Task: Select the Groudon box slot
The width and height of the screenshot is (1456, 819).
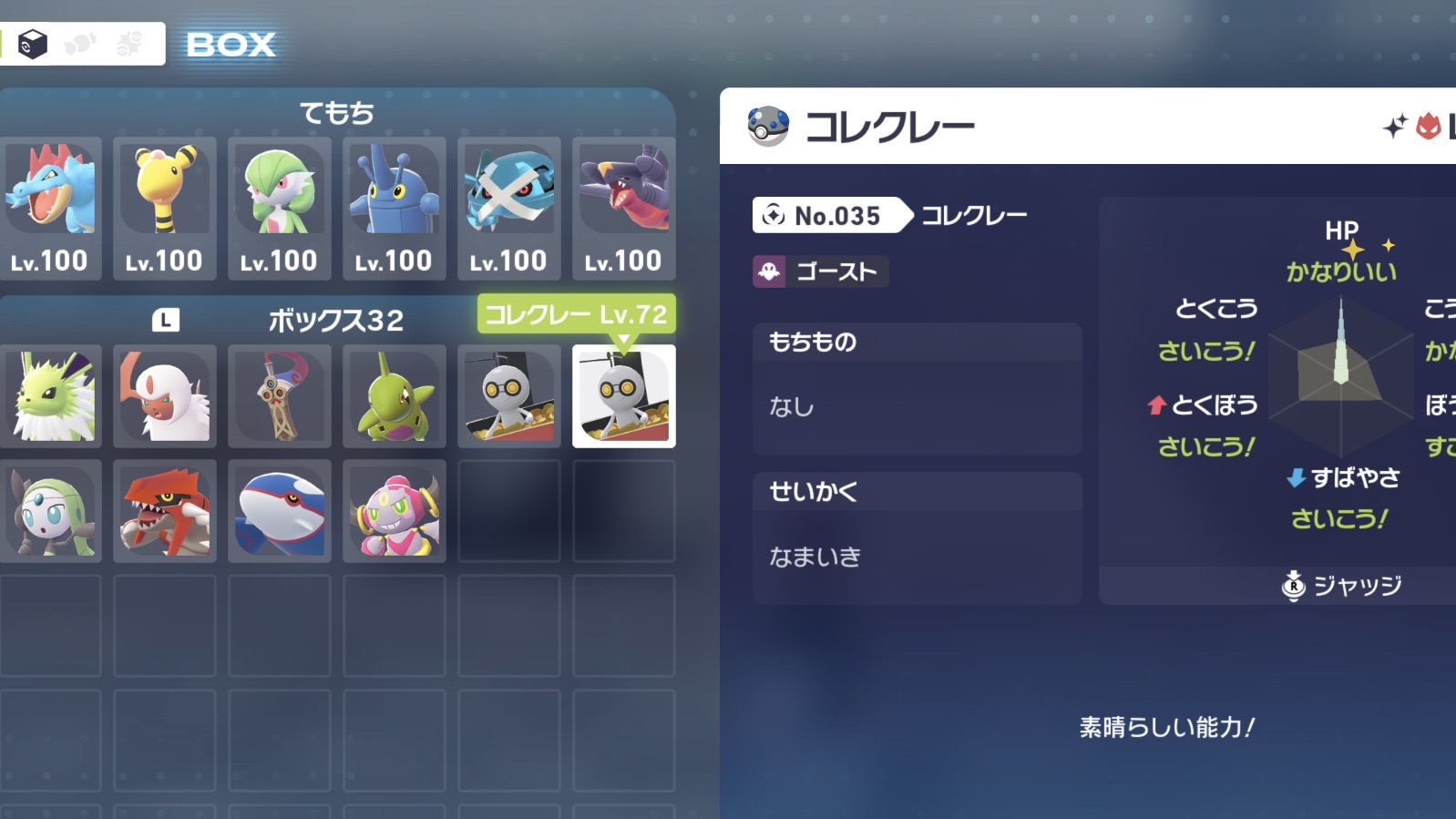Action: point(165,511)
